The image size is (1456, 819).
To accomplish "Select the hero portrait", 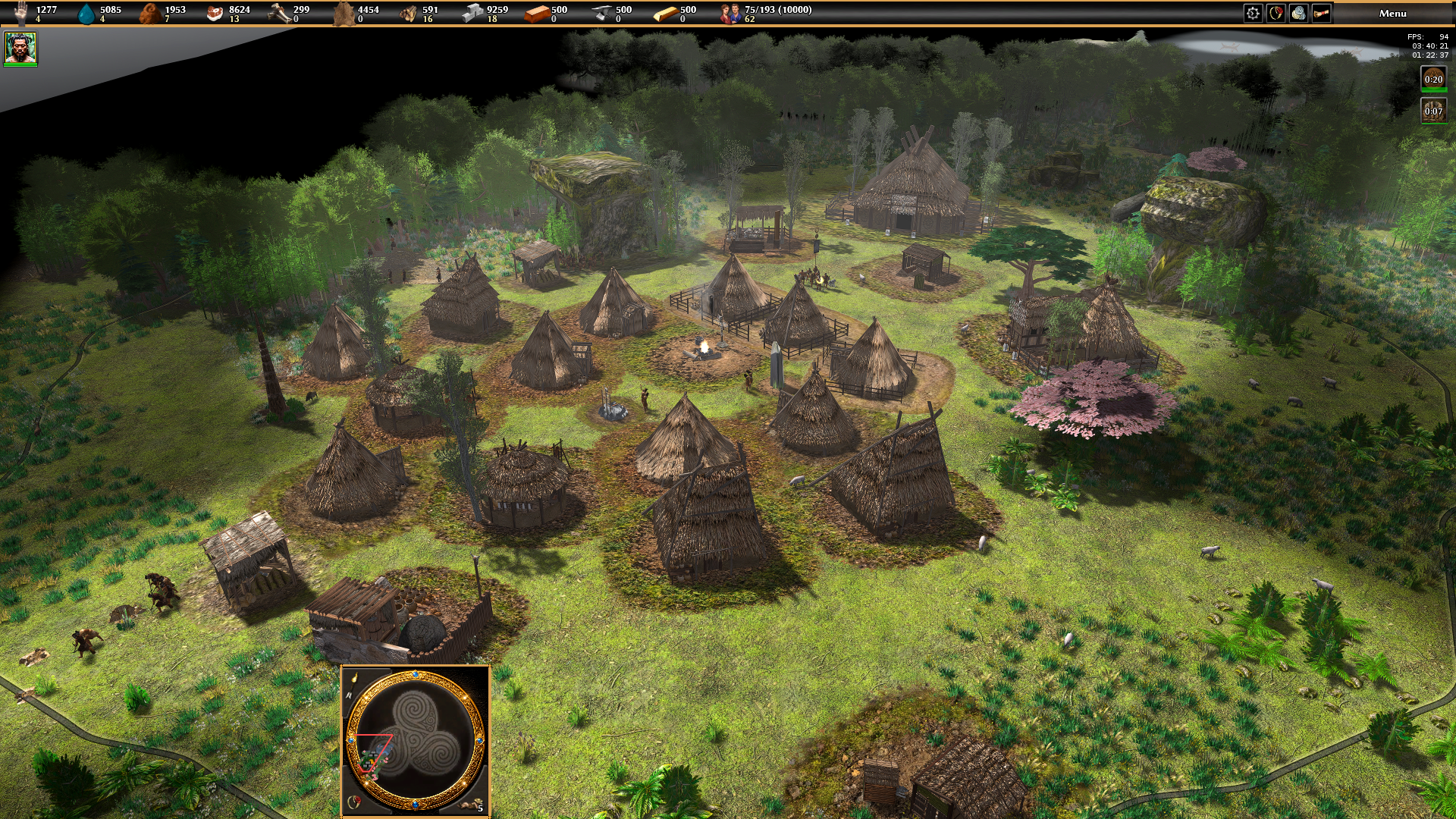I will [x=20, y=48].
